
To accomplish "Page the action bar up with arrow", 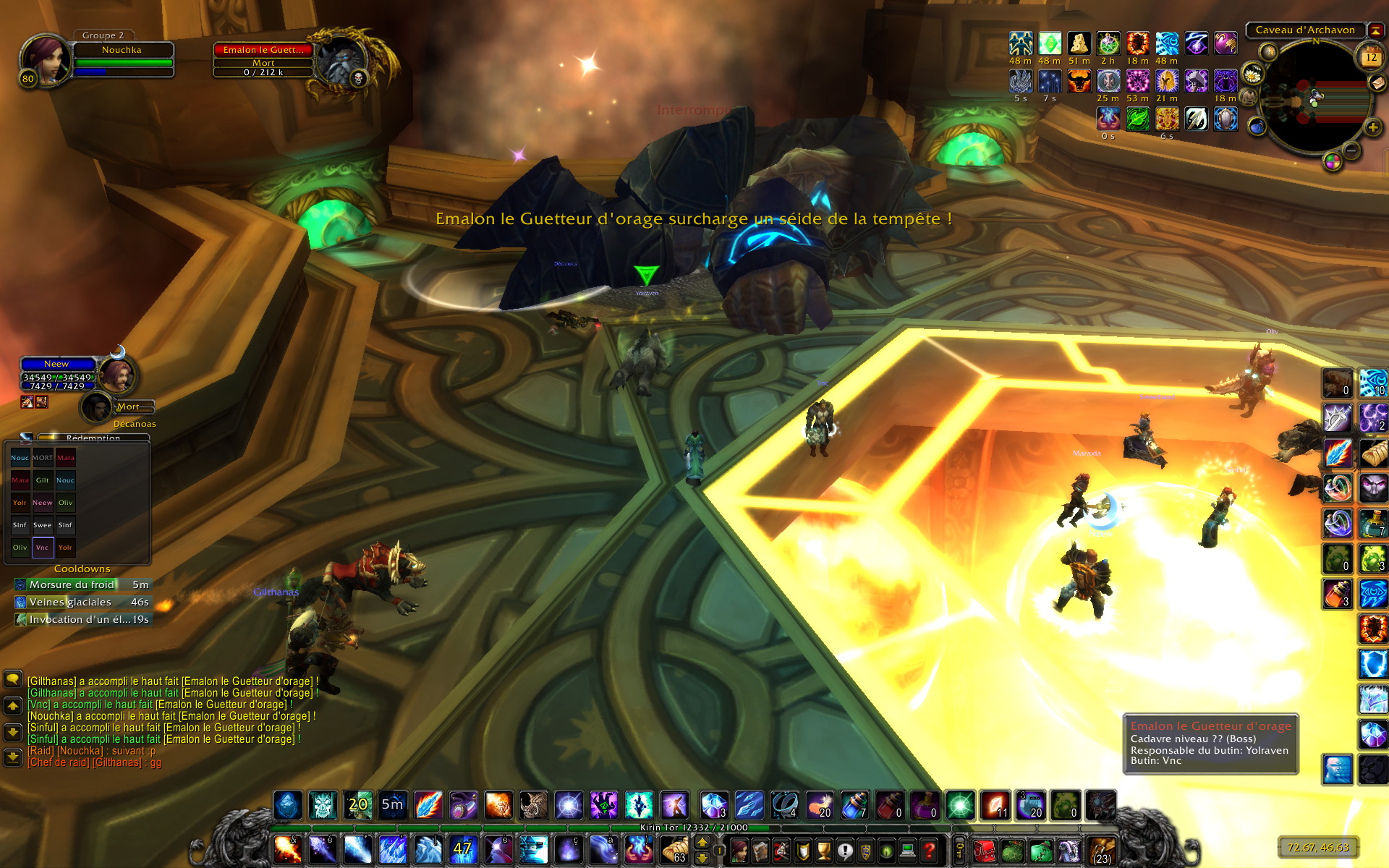I will 702,842.
